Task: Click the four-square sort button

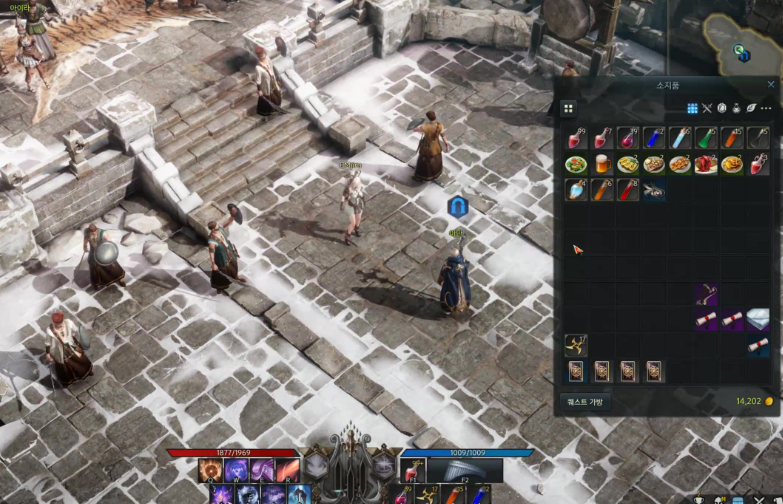Action: (568, 108)
